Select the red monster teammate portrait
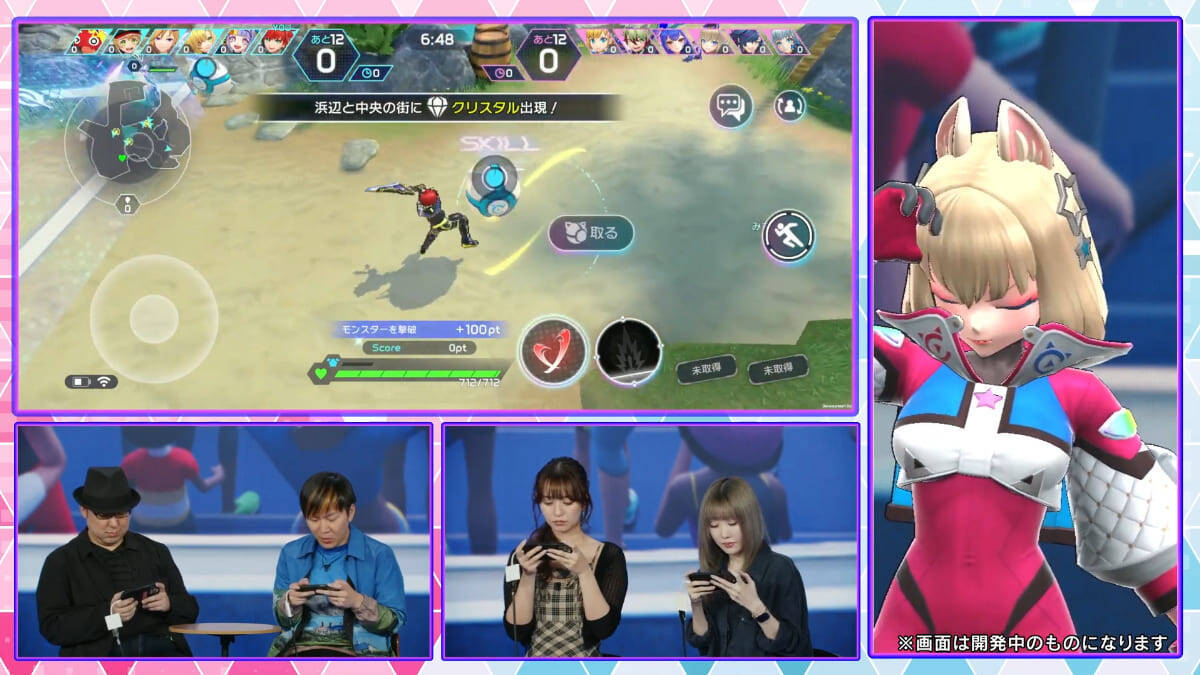 point(90,42)
